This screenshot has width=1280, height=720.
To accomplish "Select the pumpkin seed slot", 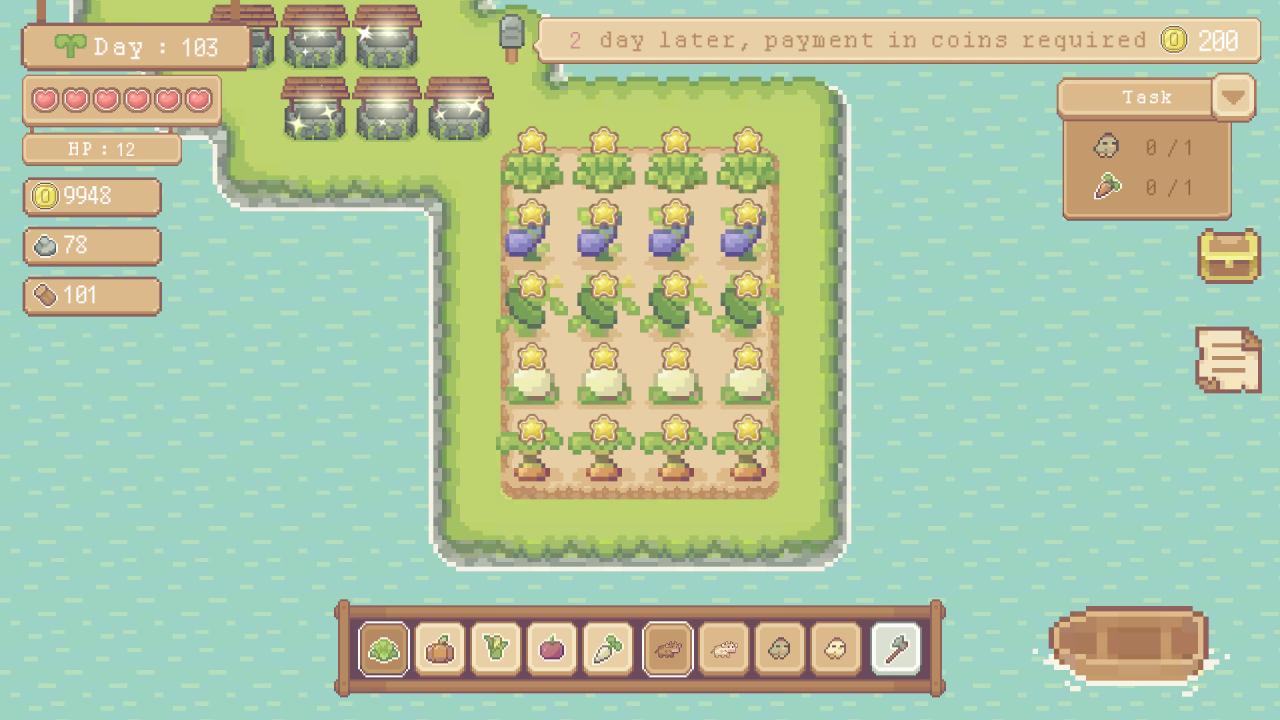I will point(441,648).
